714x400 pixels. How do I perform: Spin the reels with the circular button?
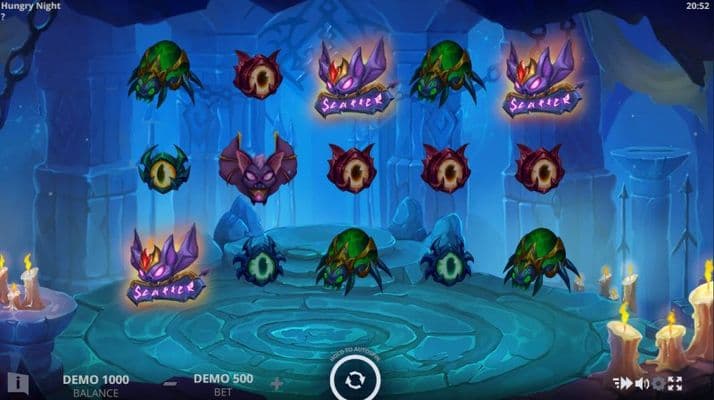coord(352,381)
